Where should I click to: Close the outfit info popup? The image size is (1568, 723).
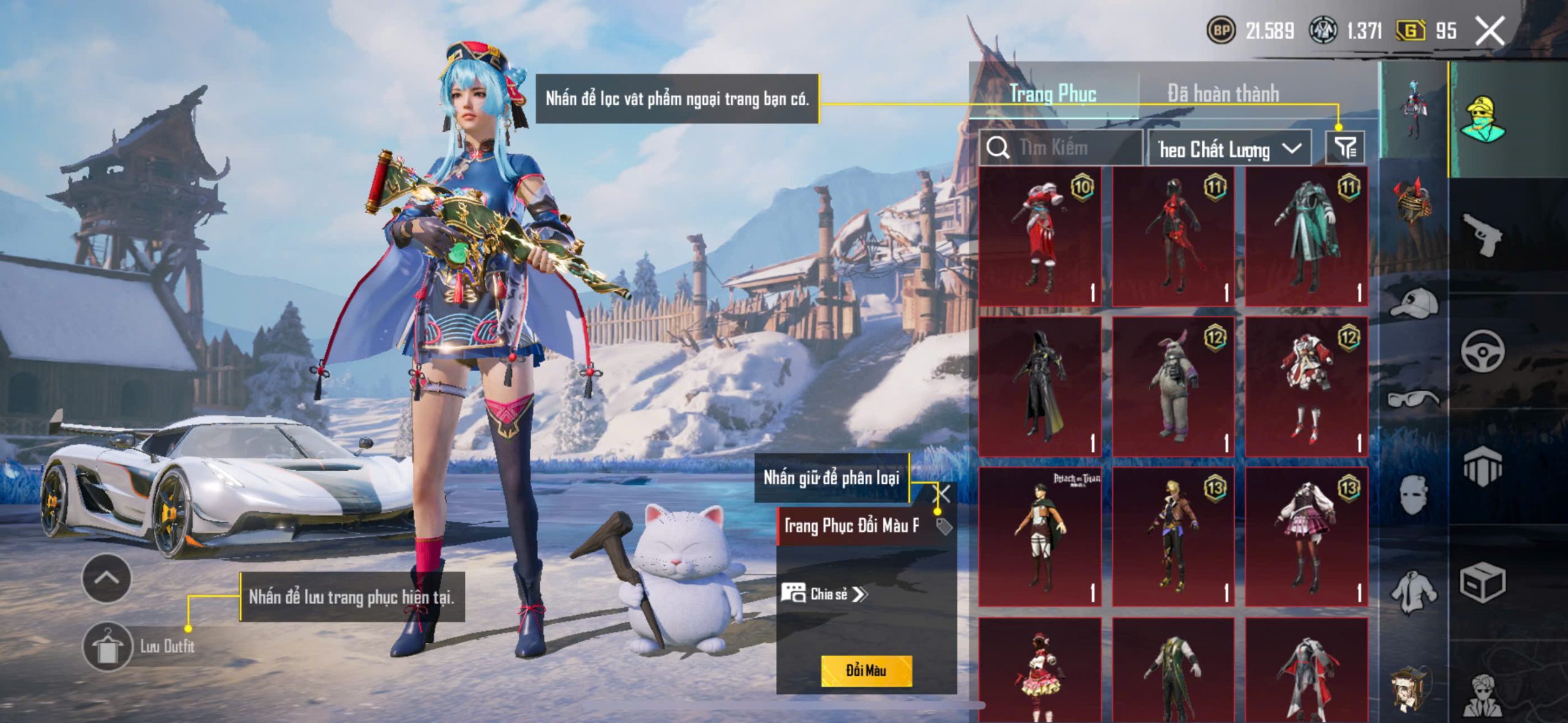[x=943, y=493]
